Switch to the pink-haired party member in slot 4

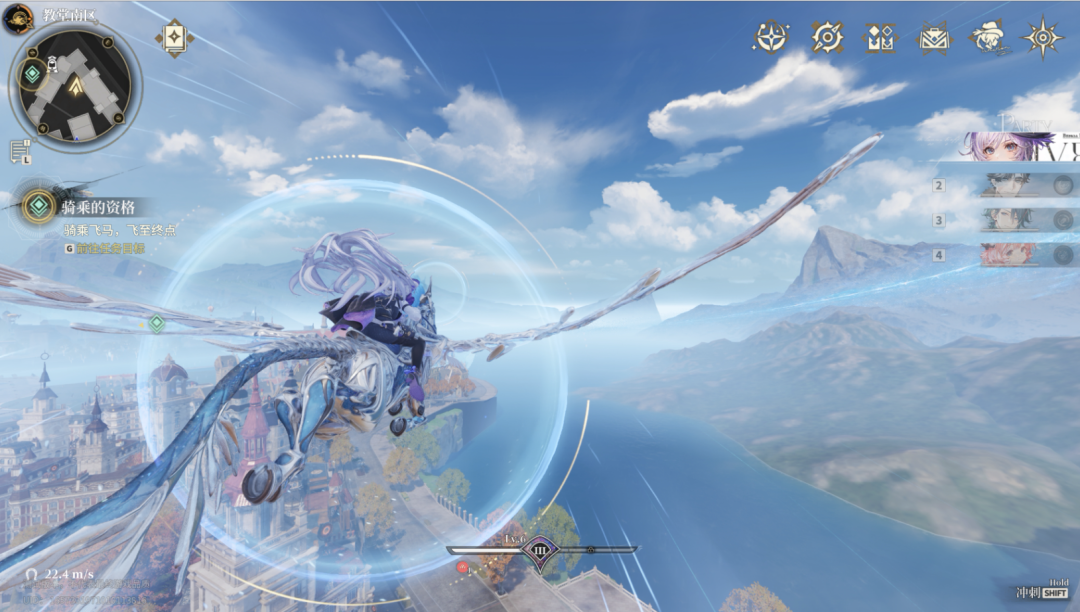1012,255
